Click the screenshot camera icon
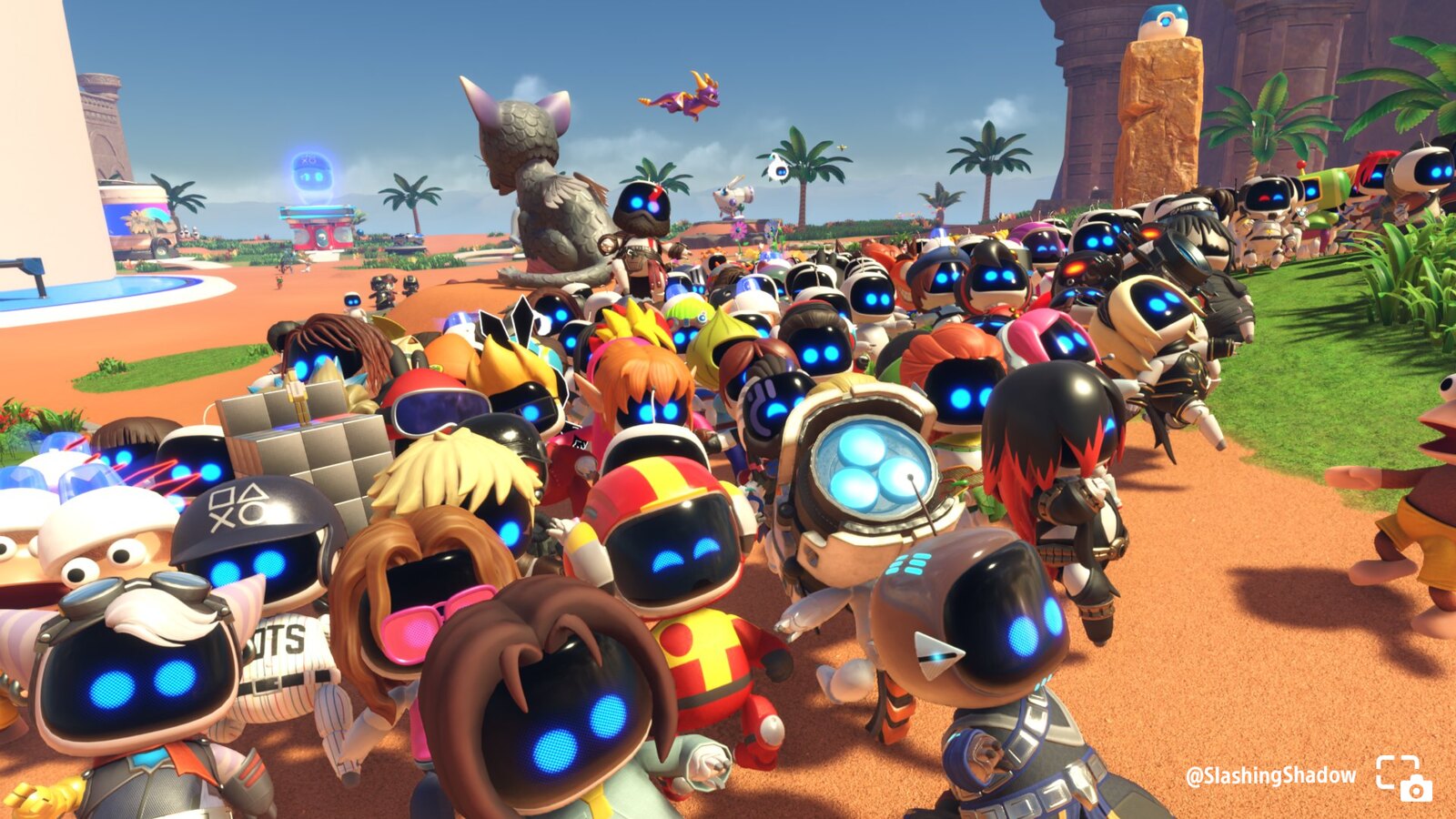Screen dimensions: 1456x819 pos(1403,778)
